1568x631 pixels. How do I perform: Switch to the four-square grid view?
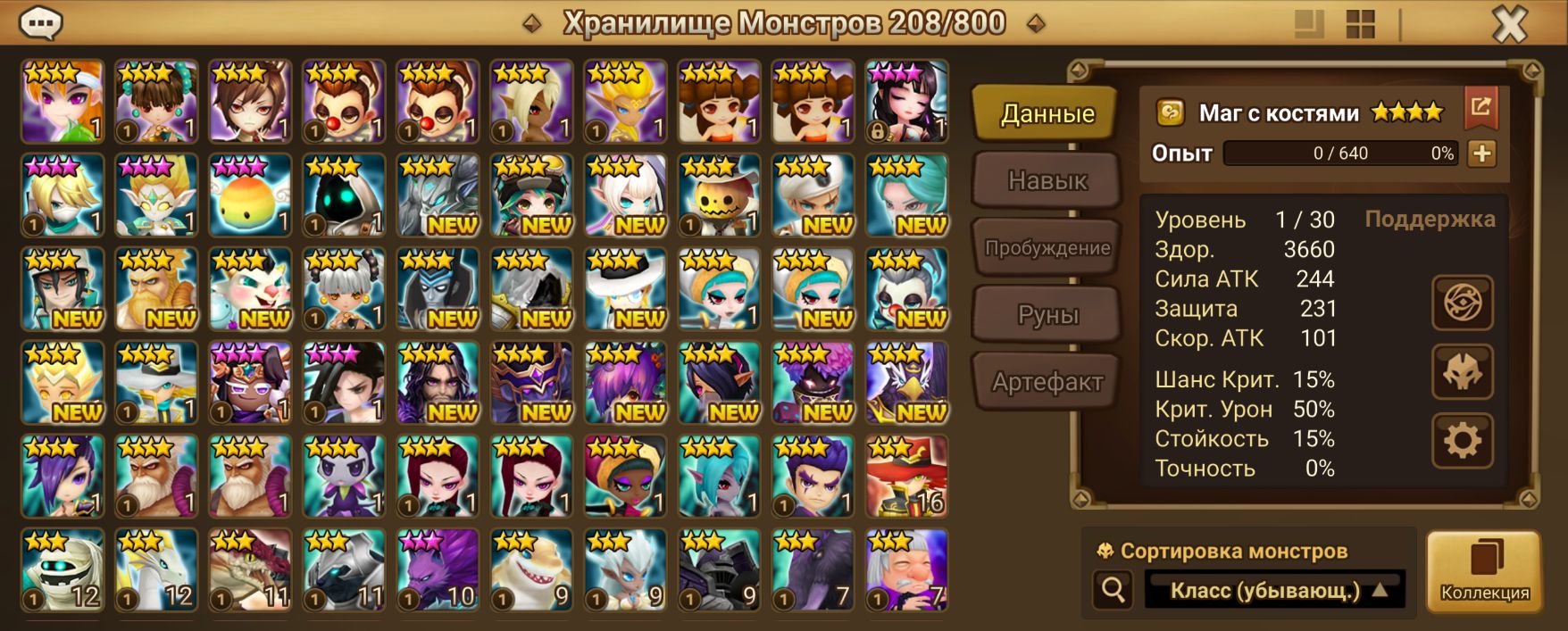1360,24
